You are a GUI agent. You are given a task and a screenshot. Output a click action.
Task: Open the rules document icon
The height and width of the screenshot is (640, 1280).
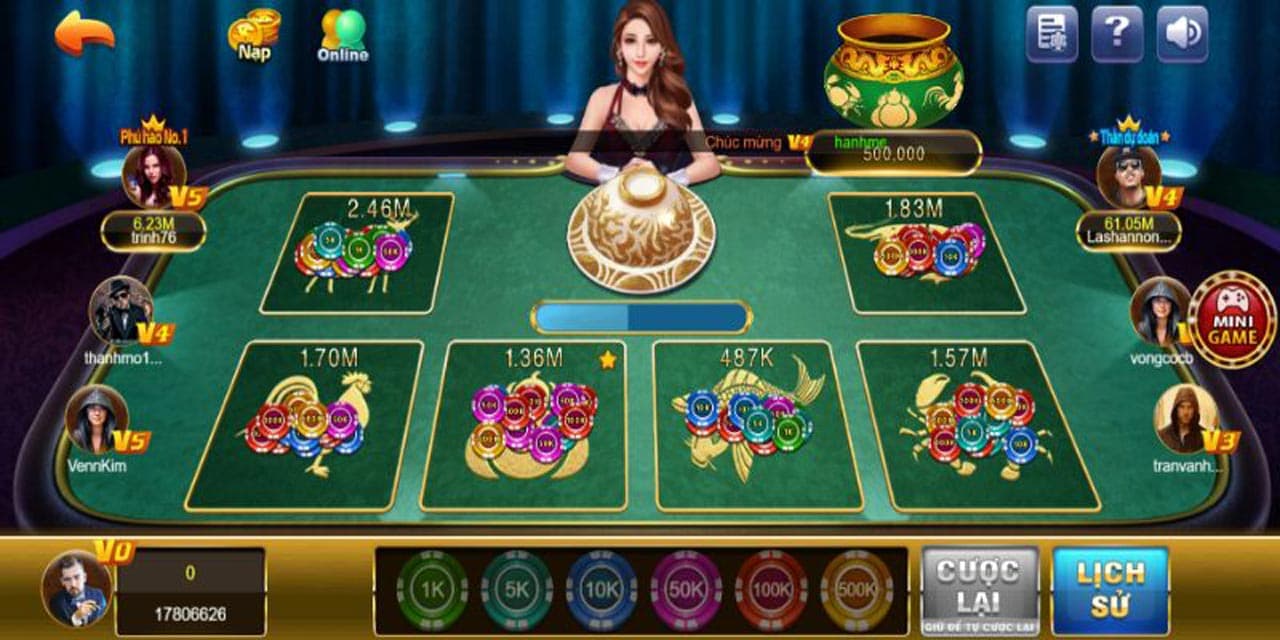click(1052, 34)
